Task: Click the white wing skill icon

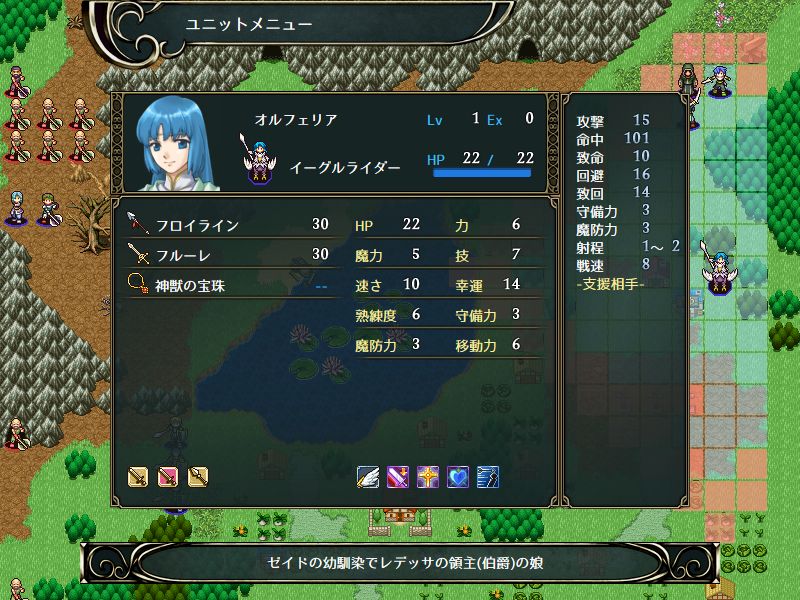Action: pyautogui.click(x=368, y=476)
